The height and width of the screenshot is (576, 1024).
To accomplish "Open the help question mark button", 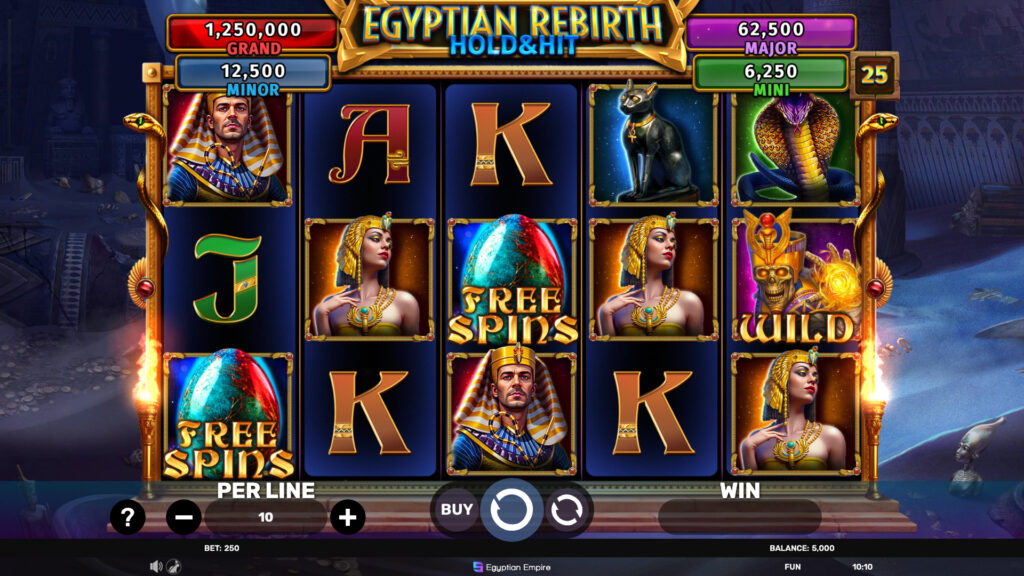I will [128, 517].
